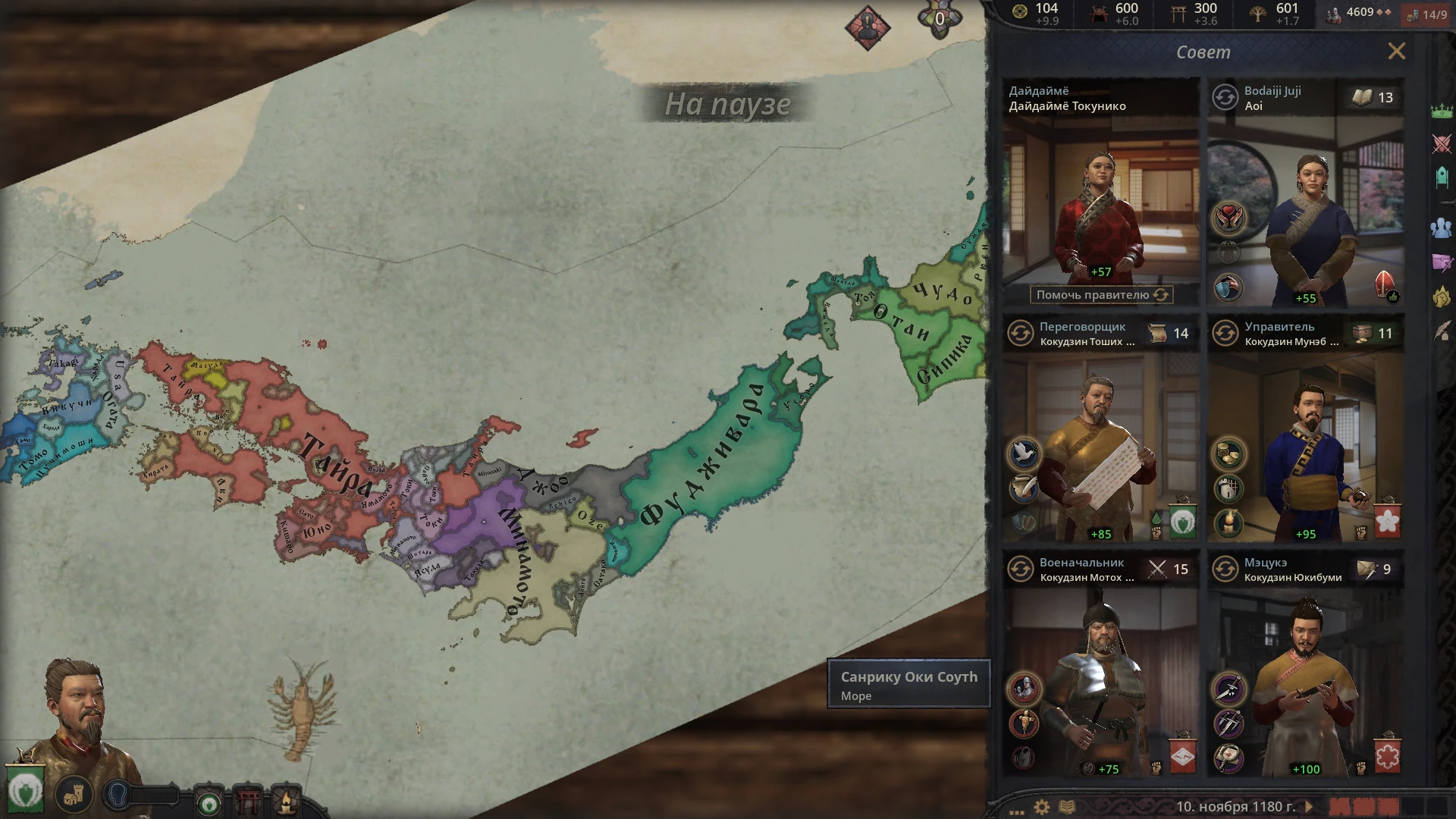Open the dynasty view with green crest icon
1456x819 pixels.
pyautogui.click(x=209, y=804)
